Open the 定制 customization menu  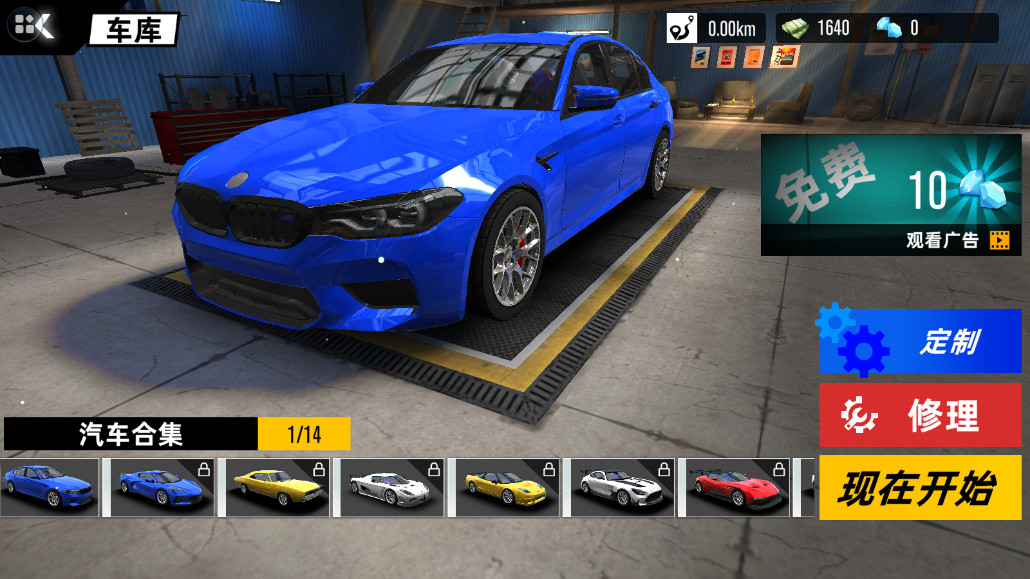[x=920, y=341]
